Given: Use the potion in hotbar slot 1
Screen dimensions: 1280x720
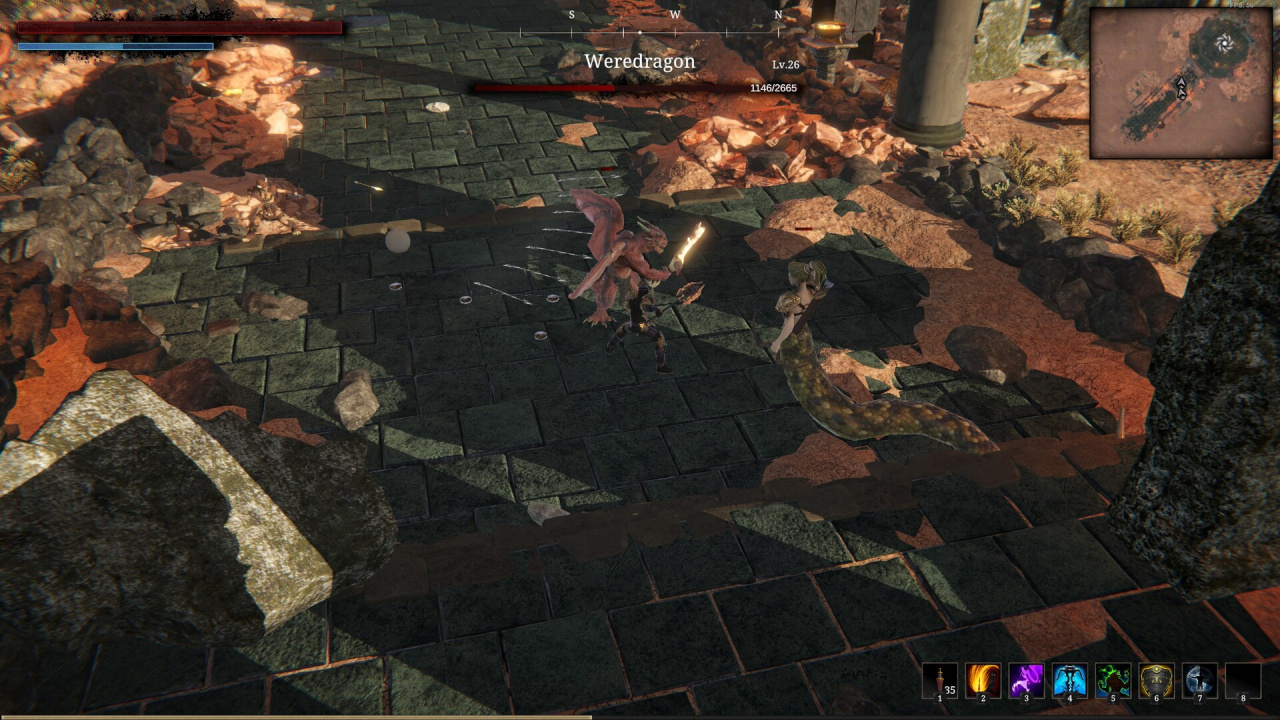Looking at the screenshot, I should (x=939, y=681).
